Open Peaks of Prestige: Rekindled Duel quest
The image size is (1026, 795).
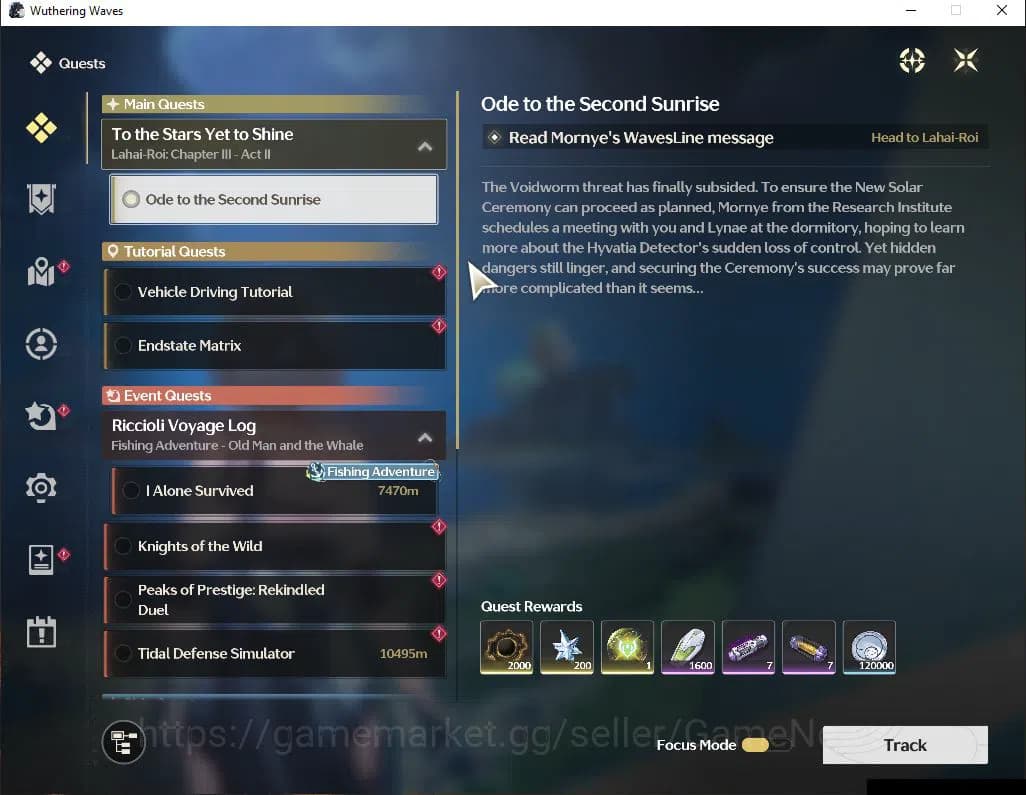(273, 600)
